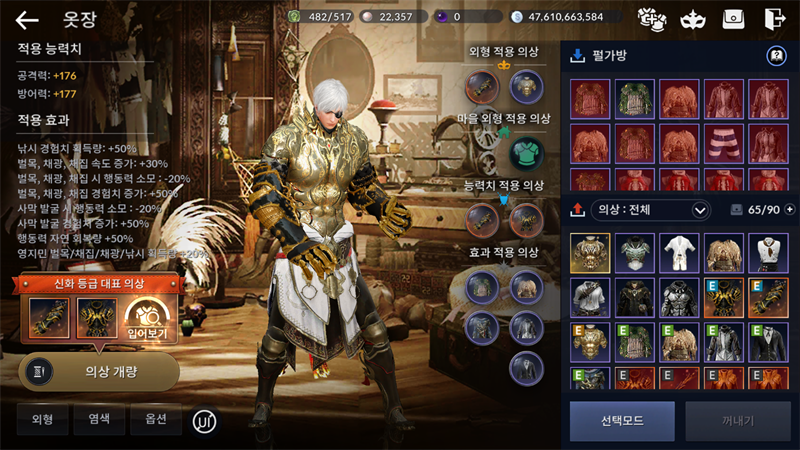Open the 의상 개량 costume upgrade button

99,370
